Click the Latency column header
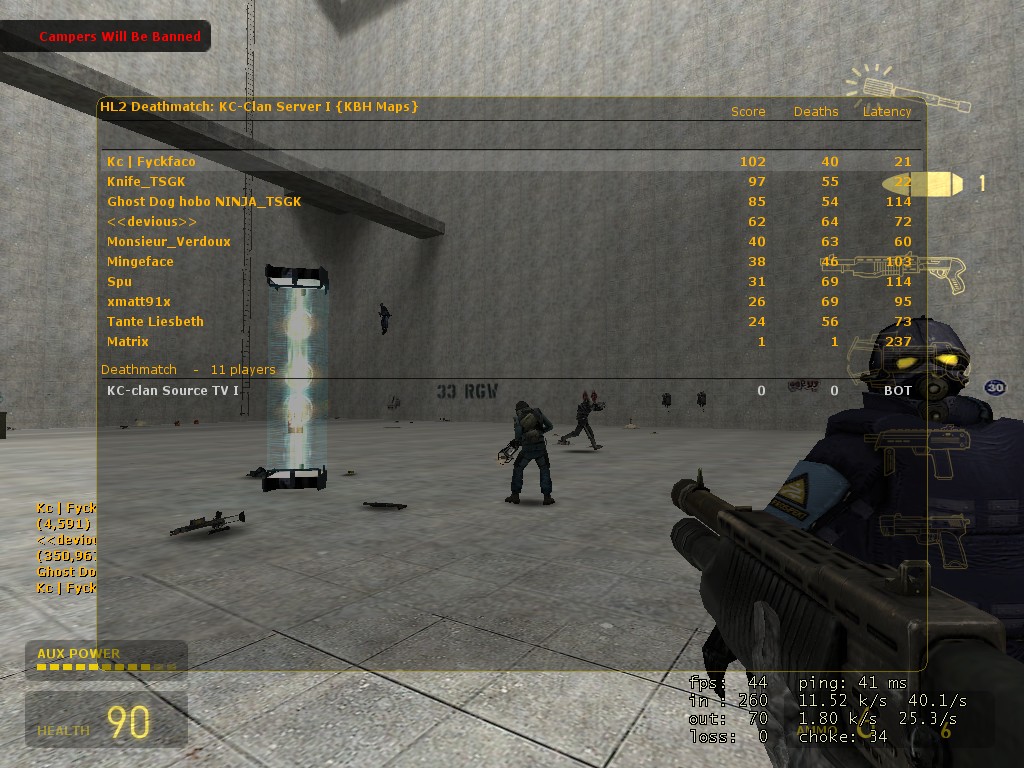This screenshot has width=1024, height=768. pyautogui.click(x=888, y=112)
